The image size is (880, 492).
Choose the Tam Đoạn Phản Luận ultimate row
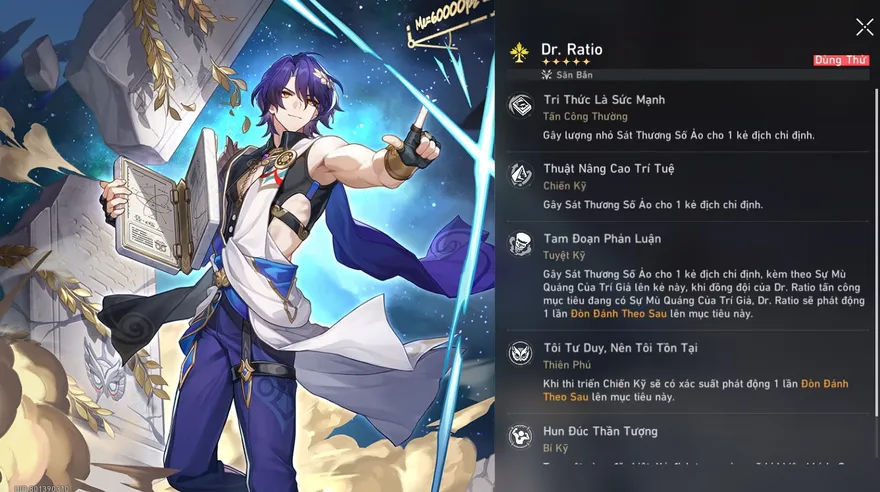[x=601, y=239]
